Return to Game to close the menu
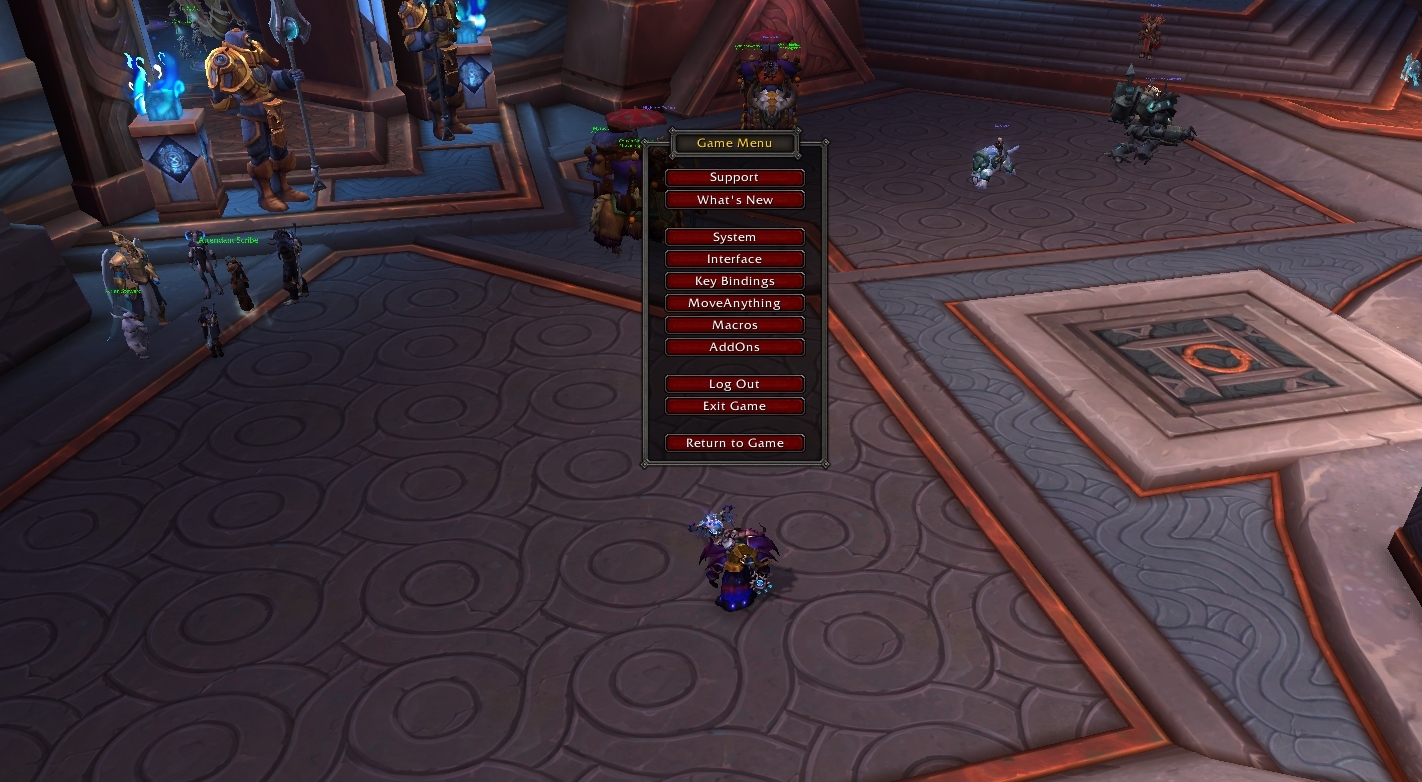 point(735,442)
